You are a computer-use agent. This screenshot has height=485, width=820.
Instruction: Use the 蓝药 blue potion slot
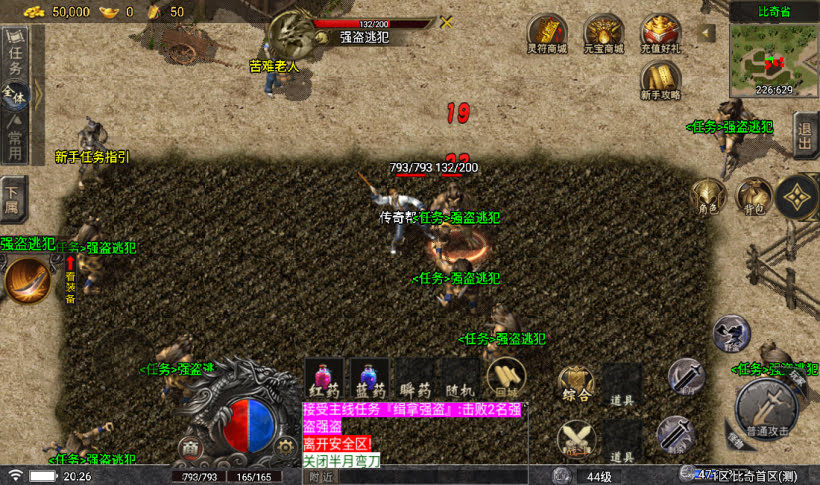(x=369, y=379)
